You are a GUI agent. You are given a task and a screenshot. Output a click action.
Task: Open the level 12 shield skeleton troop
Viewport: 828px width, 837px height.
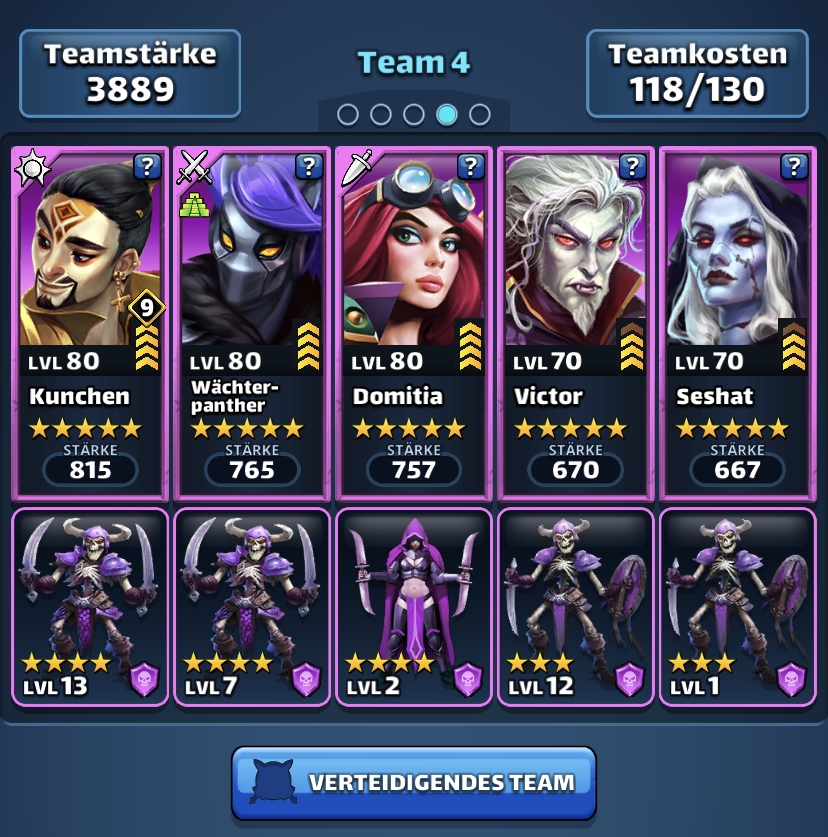pyautogui.click(x=576, y=606)
